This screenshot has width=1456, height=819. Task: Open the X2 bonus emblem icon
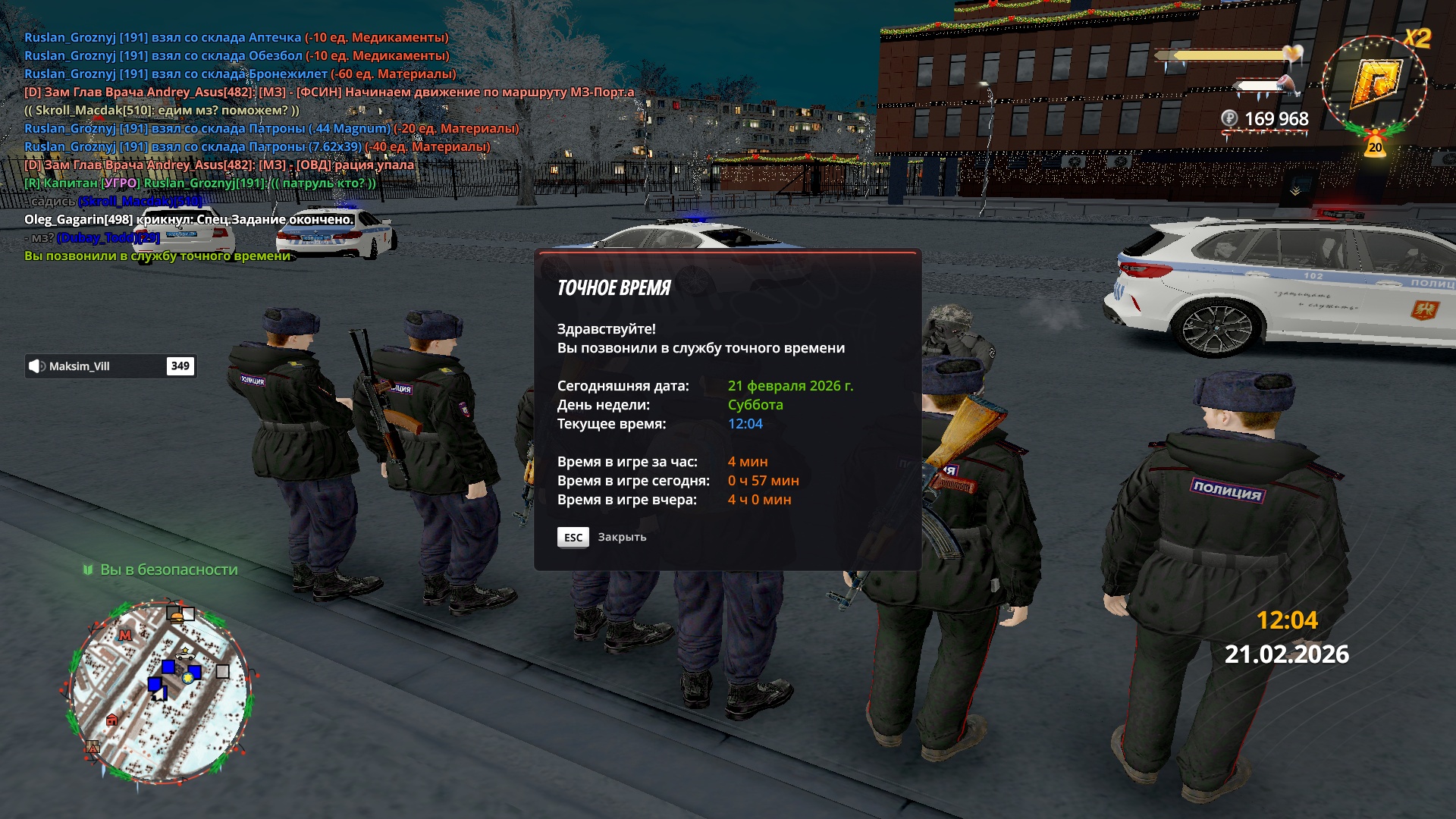tap(1374, 83)
